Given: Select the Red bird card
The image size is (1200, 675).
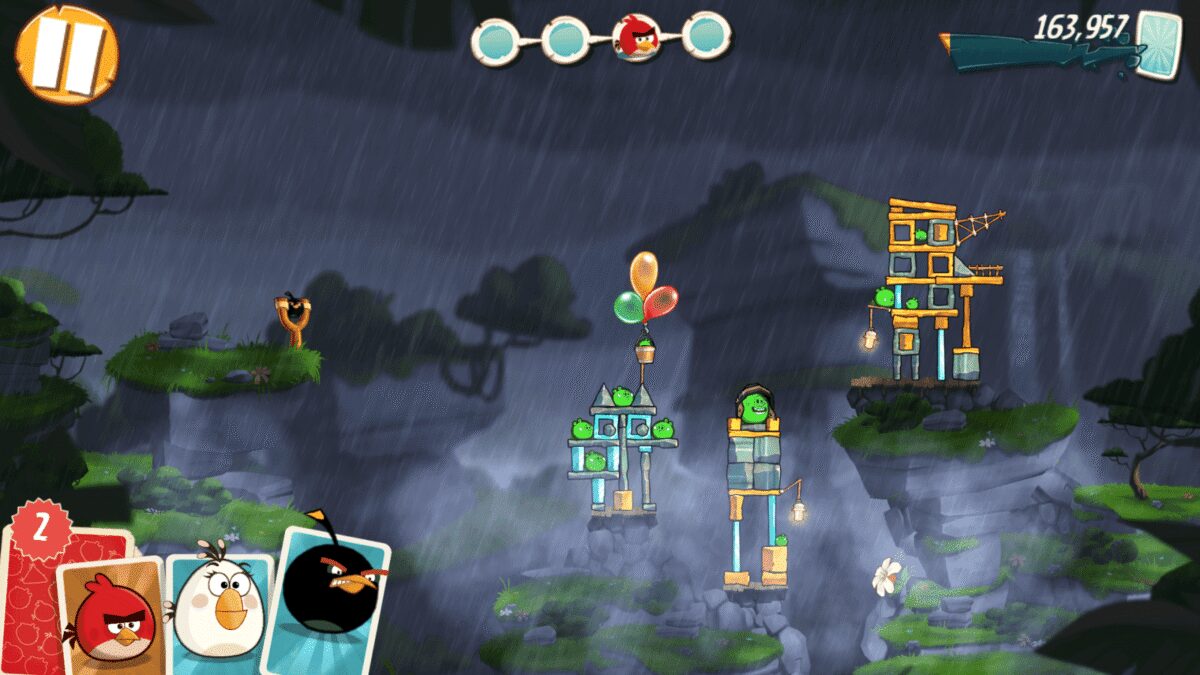Looking at the screenshot, I should click(112, 616).
